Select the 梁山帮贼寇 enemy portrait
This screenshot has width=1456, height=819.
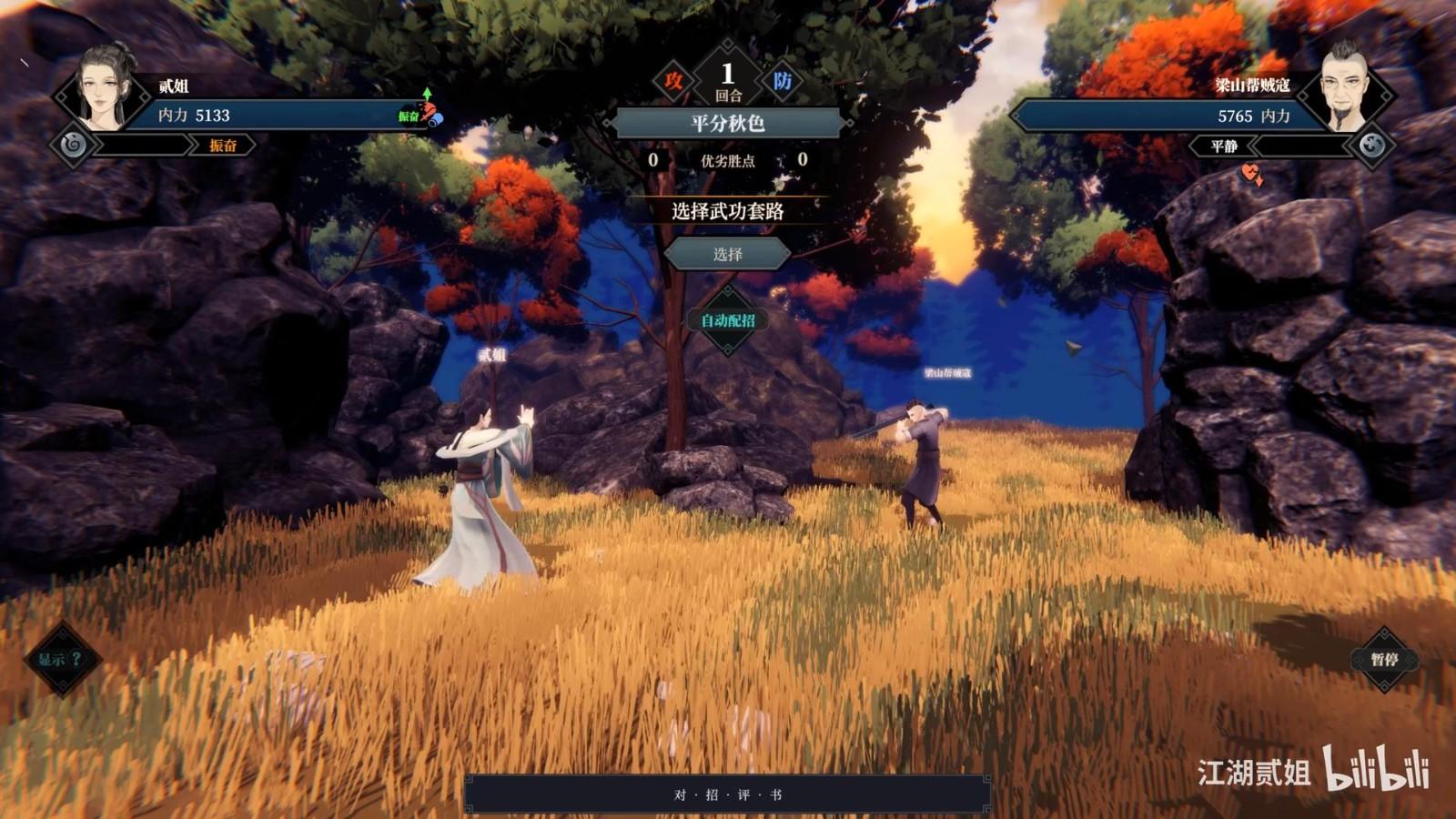(1347, 88)
